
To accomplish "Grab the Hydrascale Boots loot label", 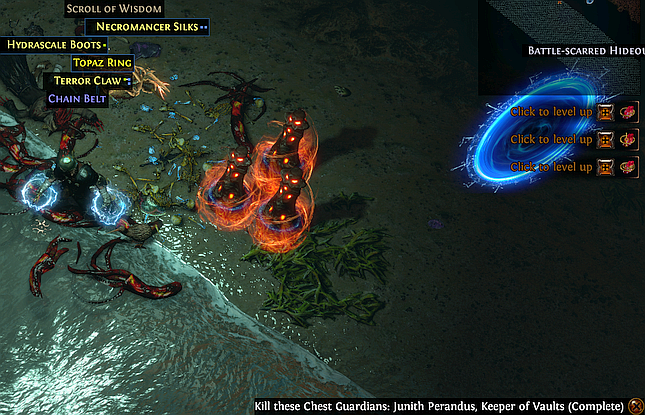I will point(55,45).
